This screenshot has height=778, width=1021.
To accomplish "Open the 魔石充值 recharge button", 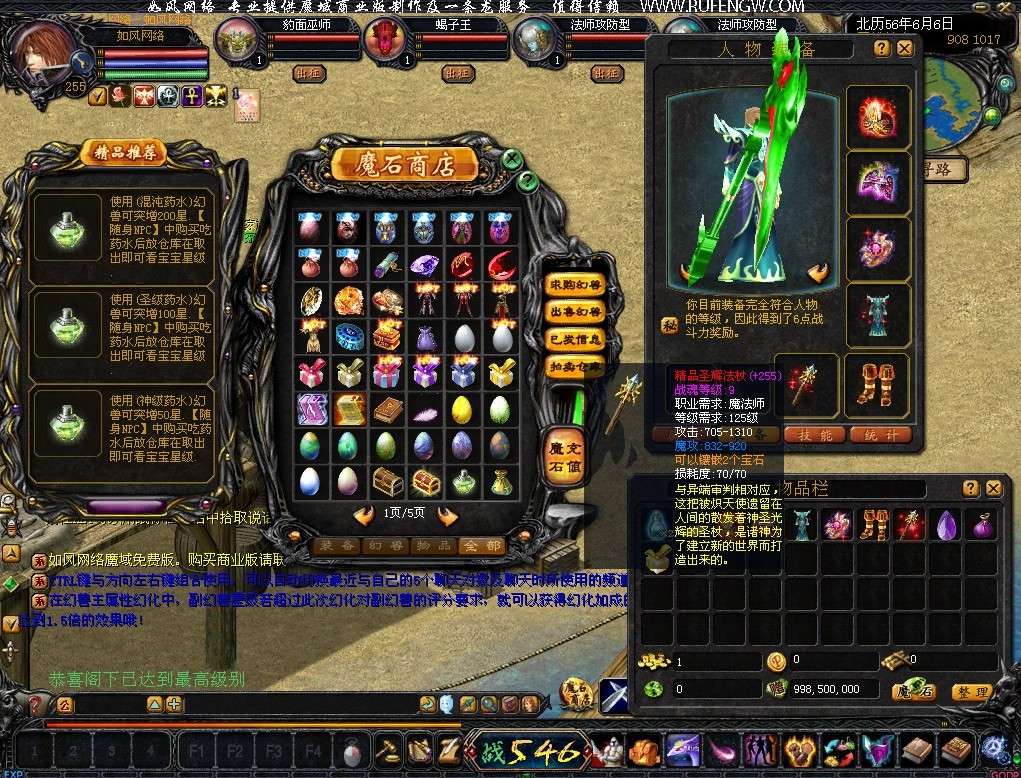I will coord(562,455).
